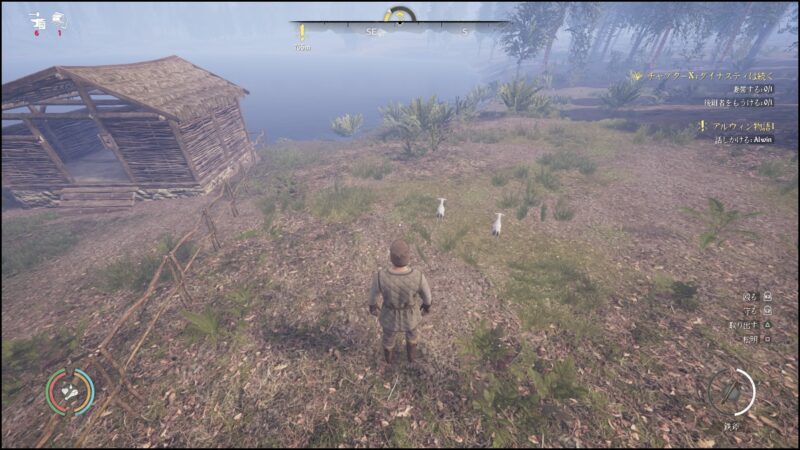Select the yellow quest marker on compass

[x=301, y=32]
